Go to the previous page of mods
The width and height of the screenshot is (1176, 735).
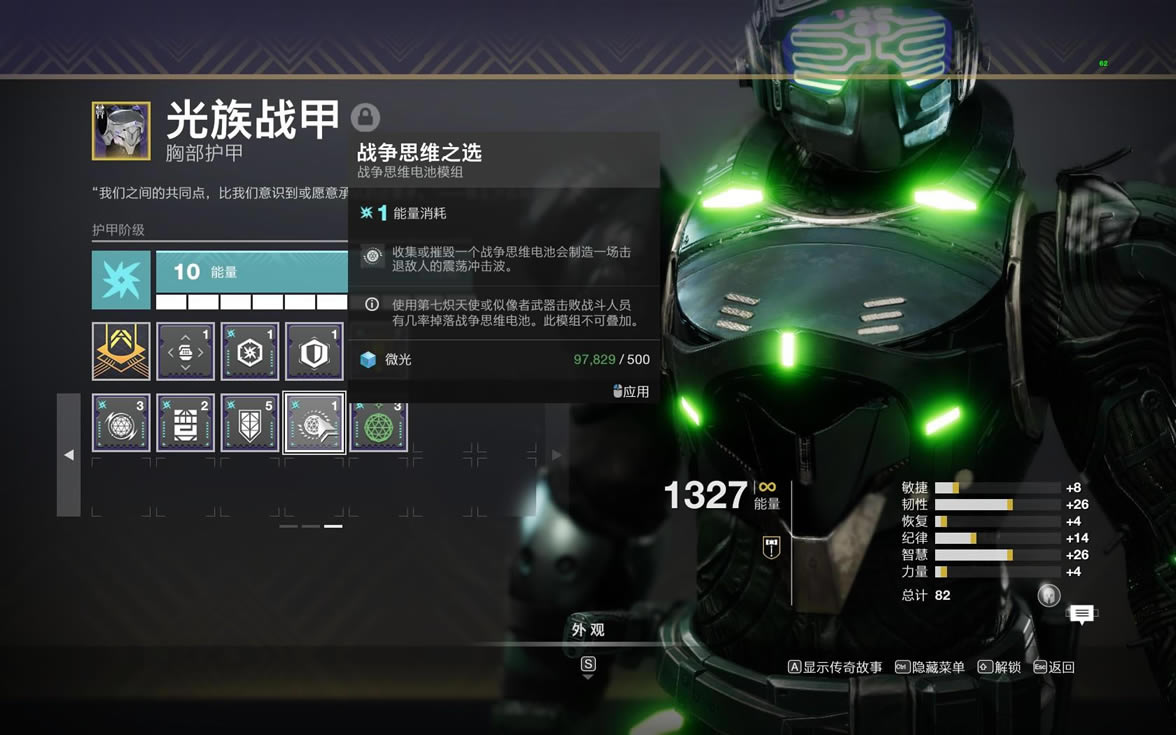click(x=68, y=455)
